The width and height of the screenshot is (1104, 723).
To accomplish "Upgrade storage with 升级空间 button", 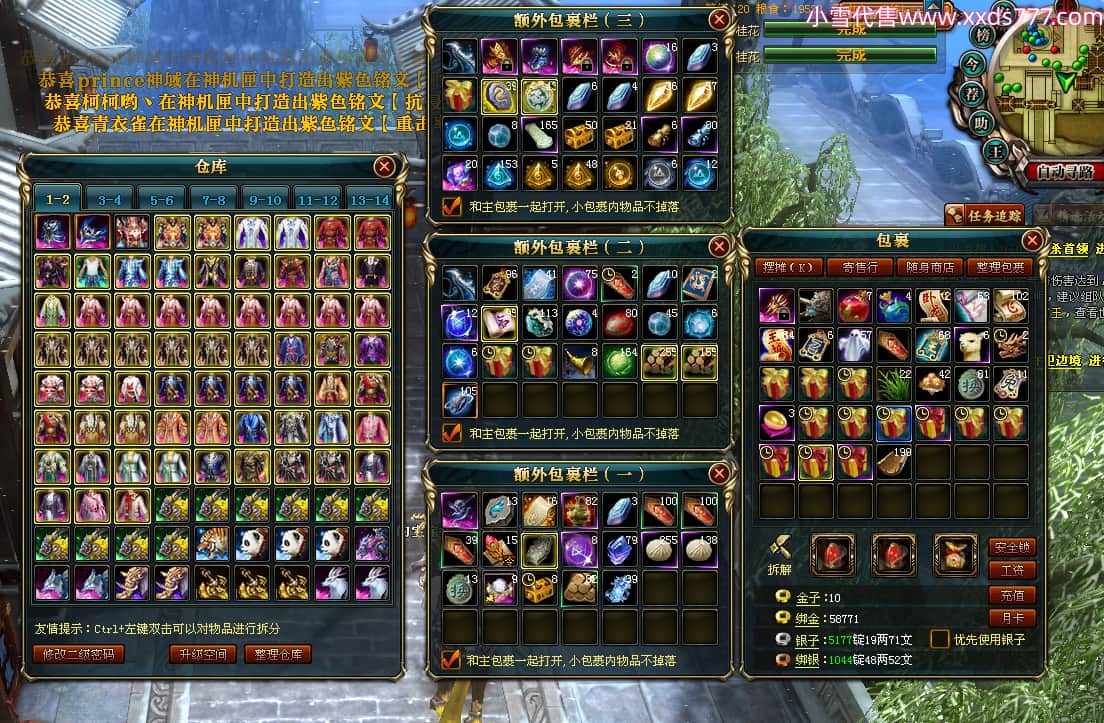I will (x=202, y=654).
